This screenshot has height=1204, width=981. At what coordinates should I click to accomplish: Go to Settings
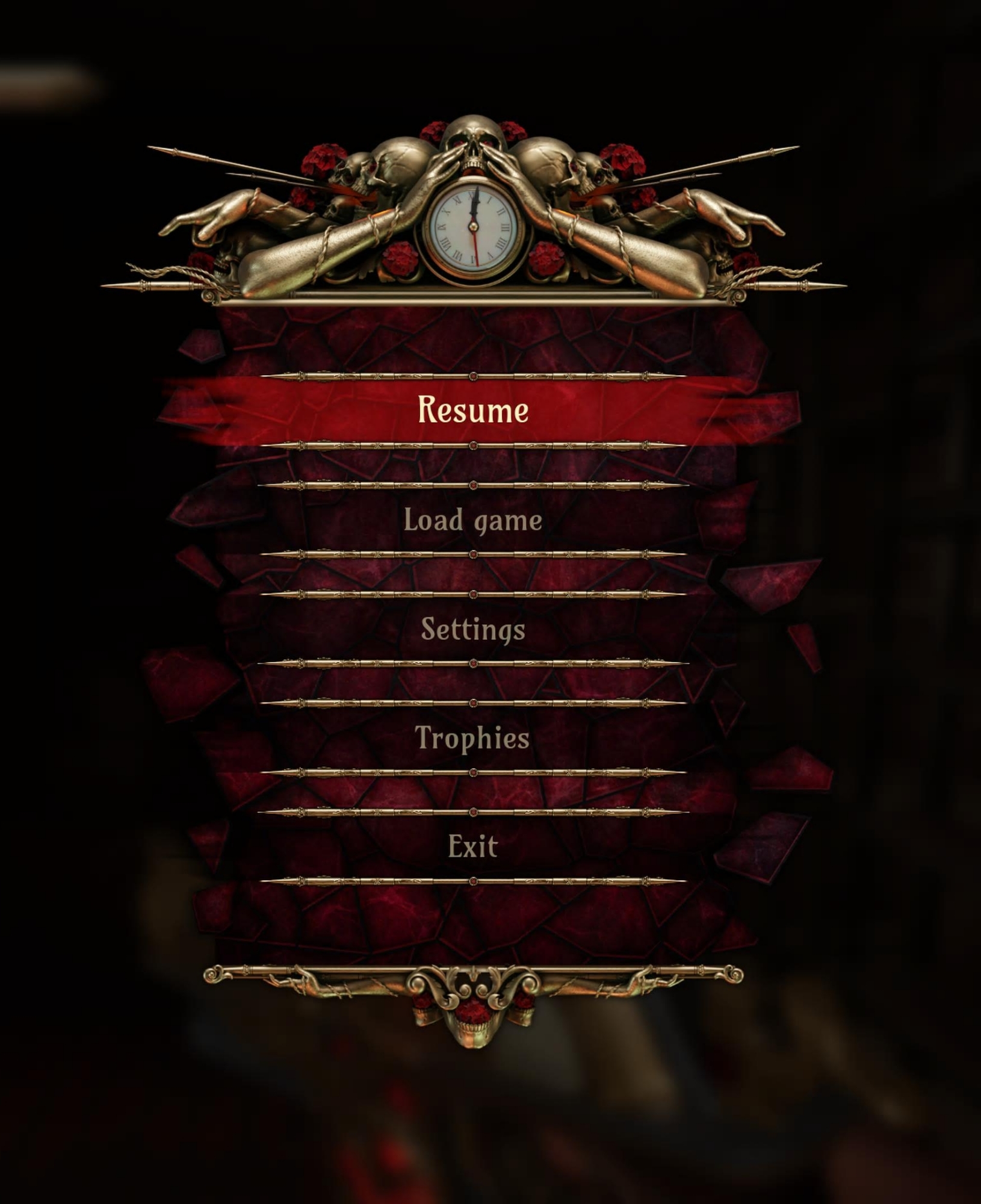point(473,629)
